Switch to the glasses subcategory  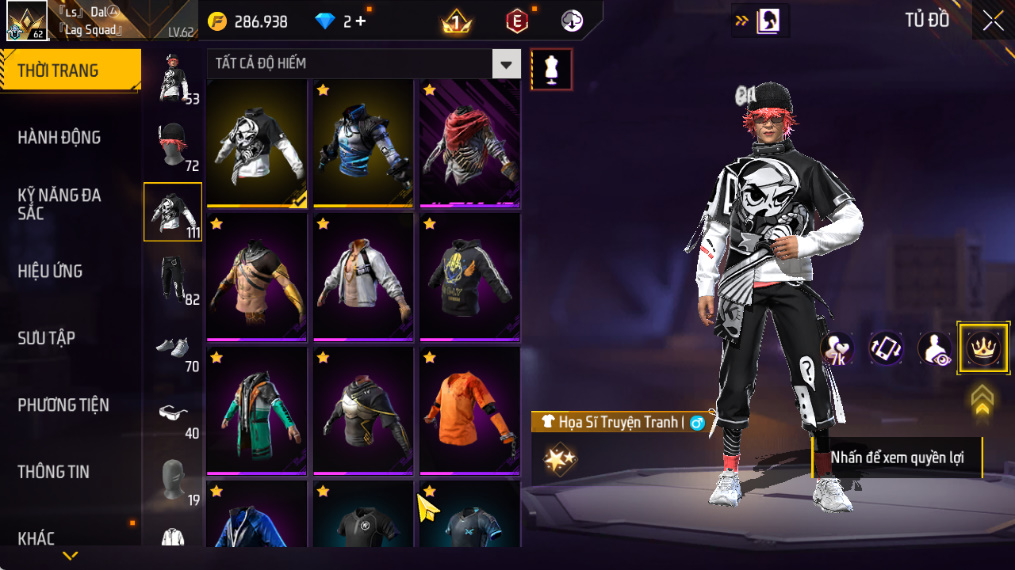(x=174, y=414)
